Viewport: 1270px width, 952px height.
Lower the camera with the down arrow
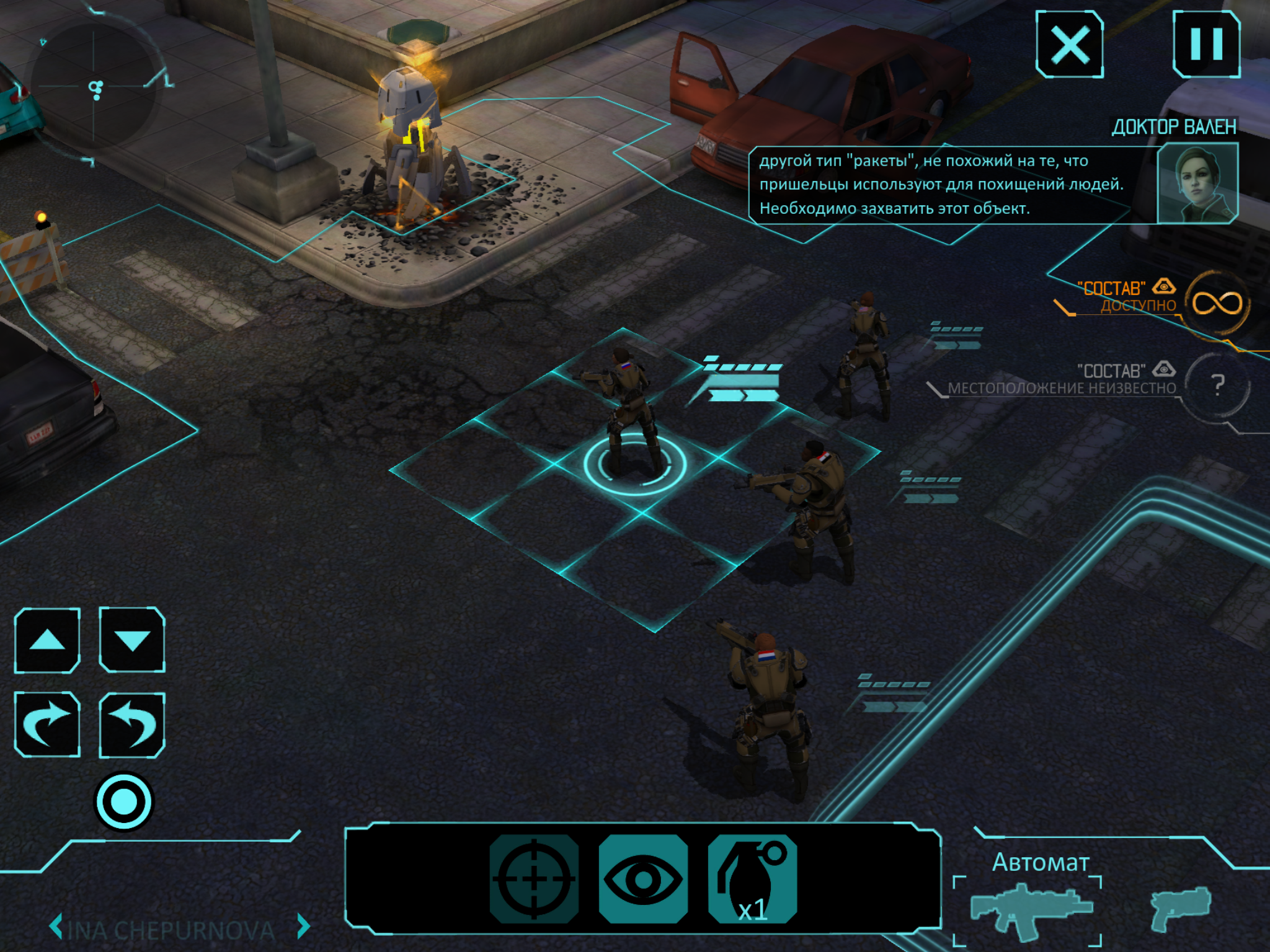tap(132, 640)
